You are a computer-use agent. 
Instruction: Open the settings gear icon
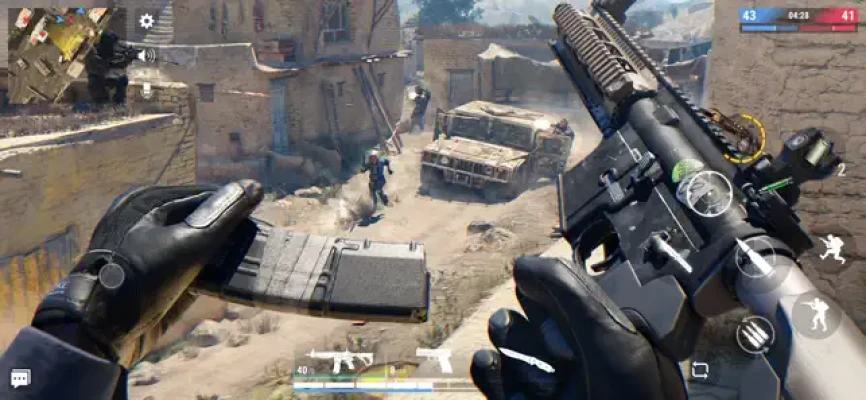click(147, 20)
